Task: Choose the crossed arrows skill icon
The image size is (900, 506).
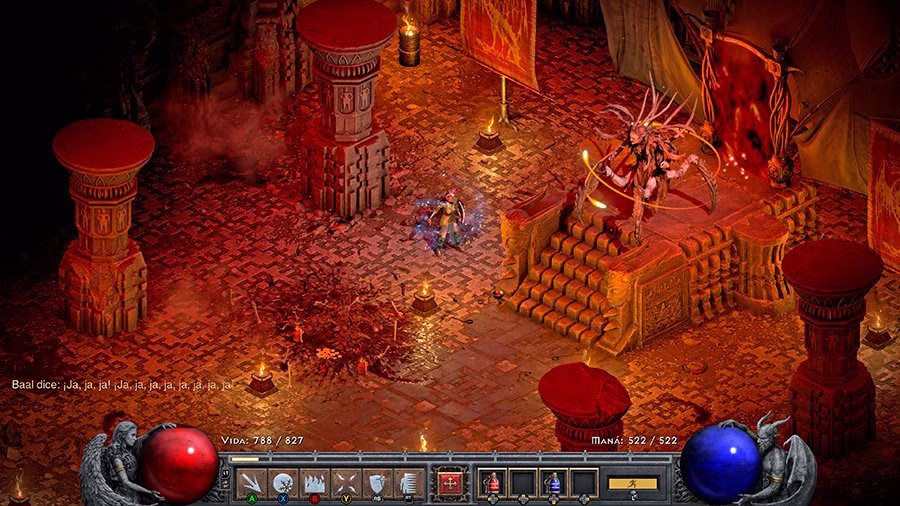Action: 345,482
